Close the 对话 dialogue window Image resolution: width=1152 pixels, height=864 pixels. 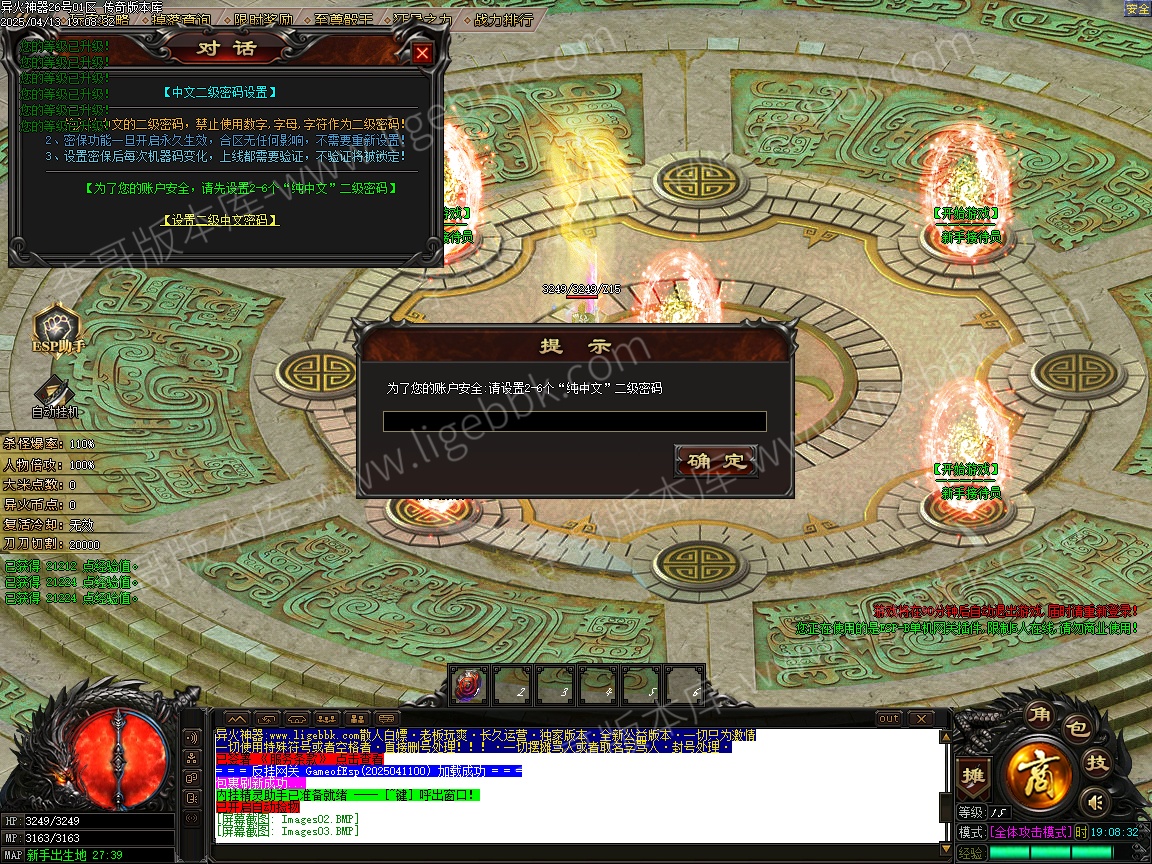[x=423, y=53]
